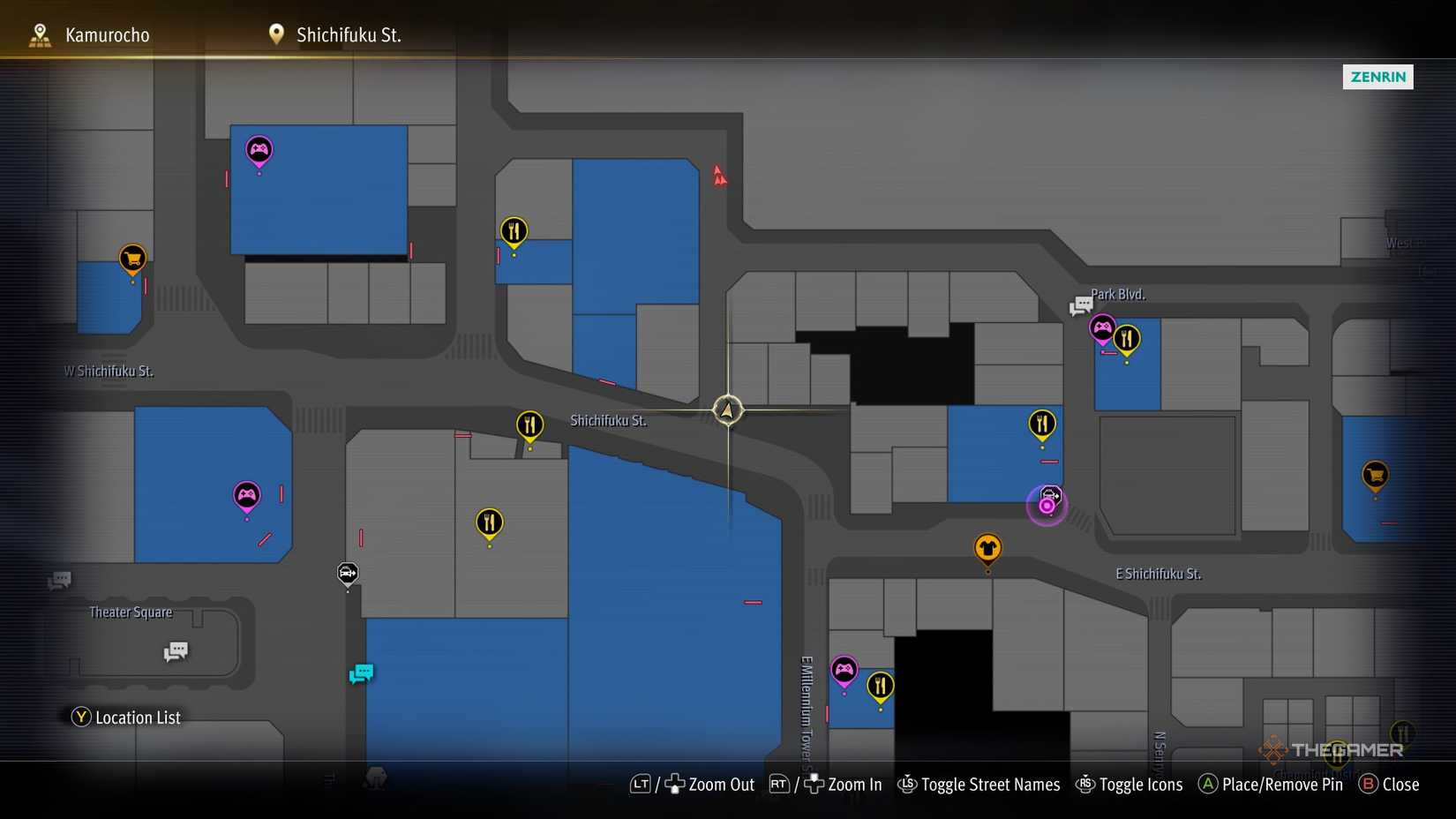Select the highlighted pink taxi destination icon

point(1047,505)
